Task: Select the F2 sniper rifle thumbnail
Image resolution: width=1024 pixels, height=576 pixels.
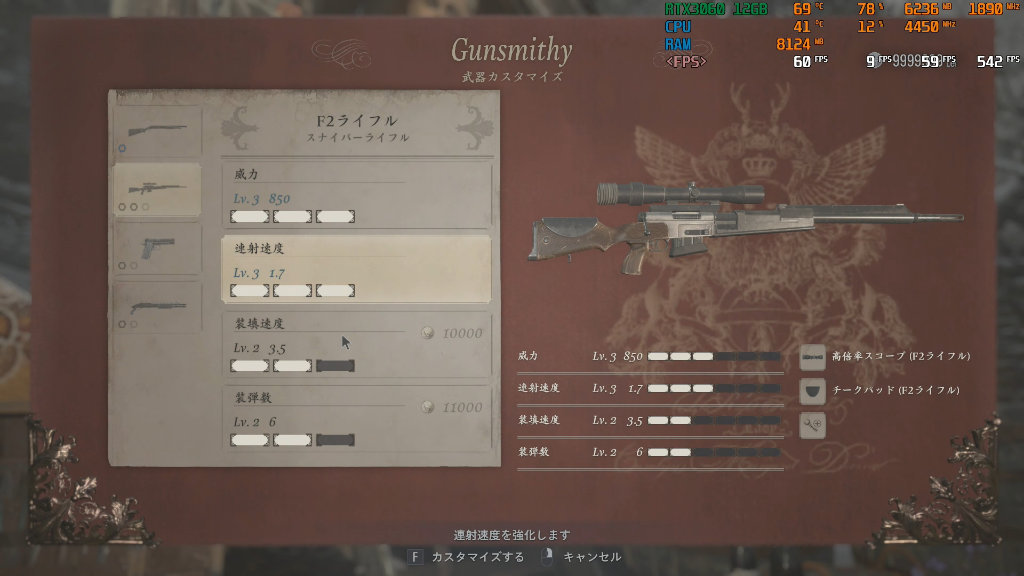Action: coord(156,189)
